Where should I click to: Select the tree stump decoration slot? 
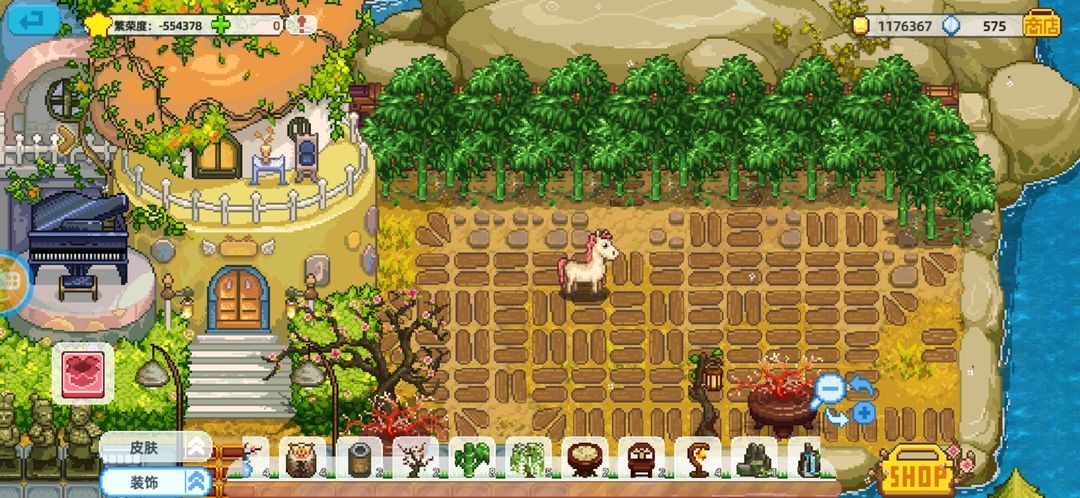pyautogui.click(x=303, y=460)
